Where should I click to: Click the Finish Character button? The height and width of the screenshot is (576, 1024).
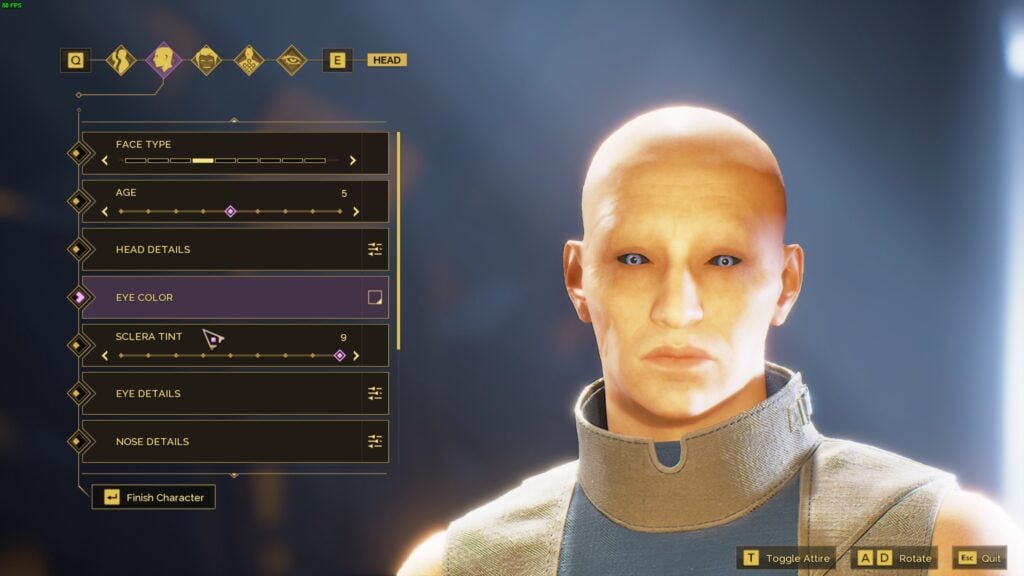coord(154,497)
